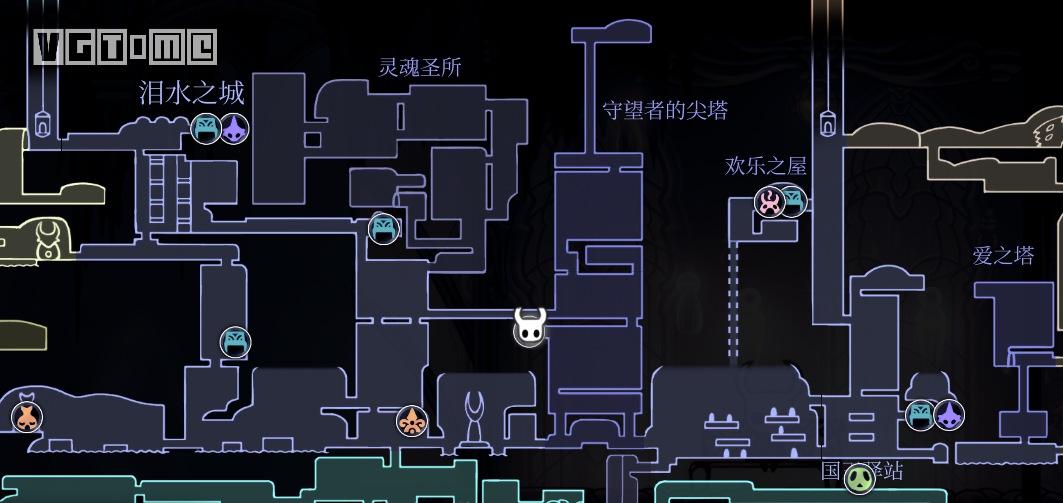Image resolution: width=1063 pixels, height=503 pixels.
Task: Click the purple hooded pin near 泪水之城
Action: [234, 129]
